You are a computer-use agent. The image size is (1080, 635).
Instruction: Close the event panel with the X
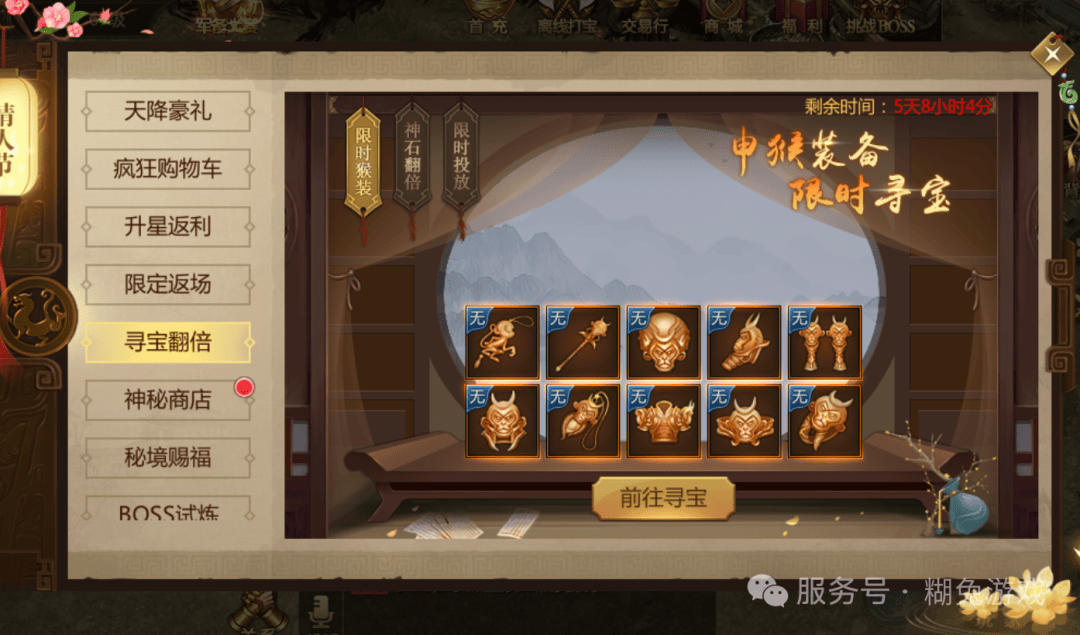(1051, 54)
